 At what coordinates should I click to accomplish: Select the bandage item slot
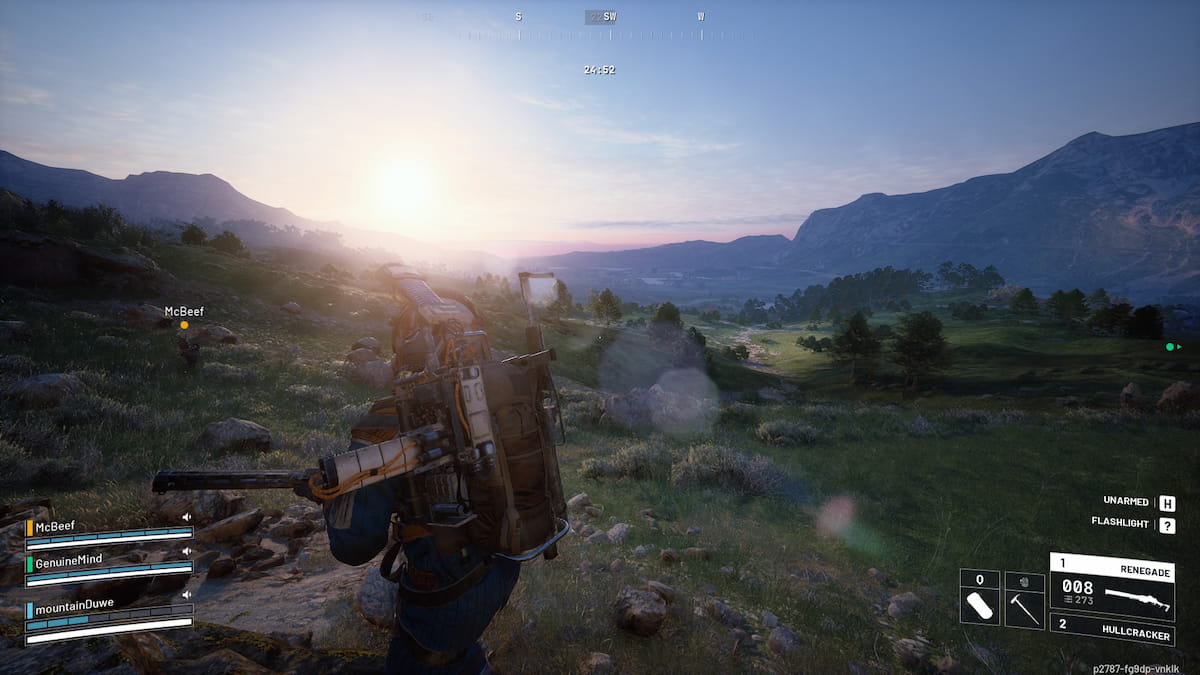[979, 598]
